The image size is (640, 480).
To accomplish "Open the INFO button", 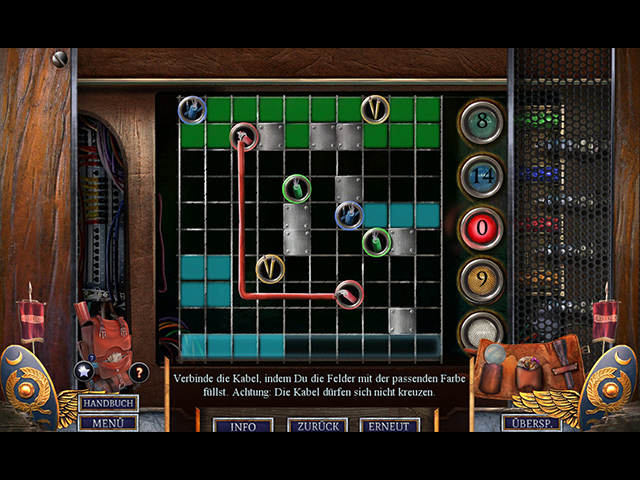I will pyautogui.click(x=242, y=425).
